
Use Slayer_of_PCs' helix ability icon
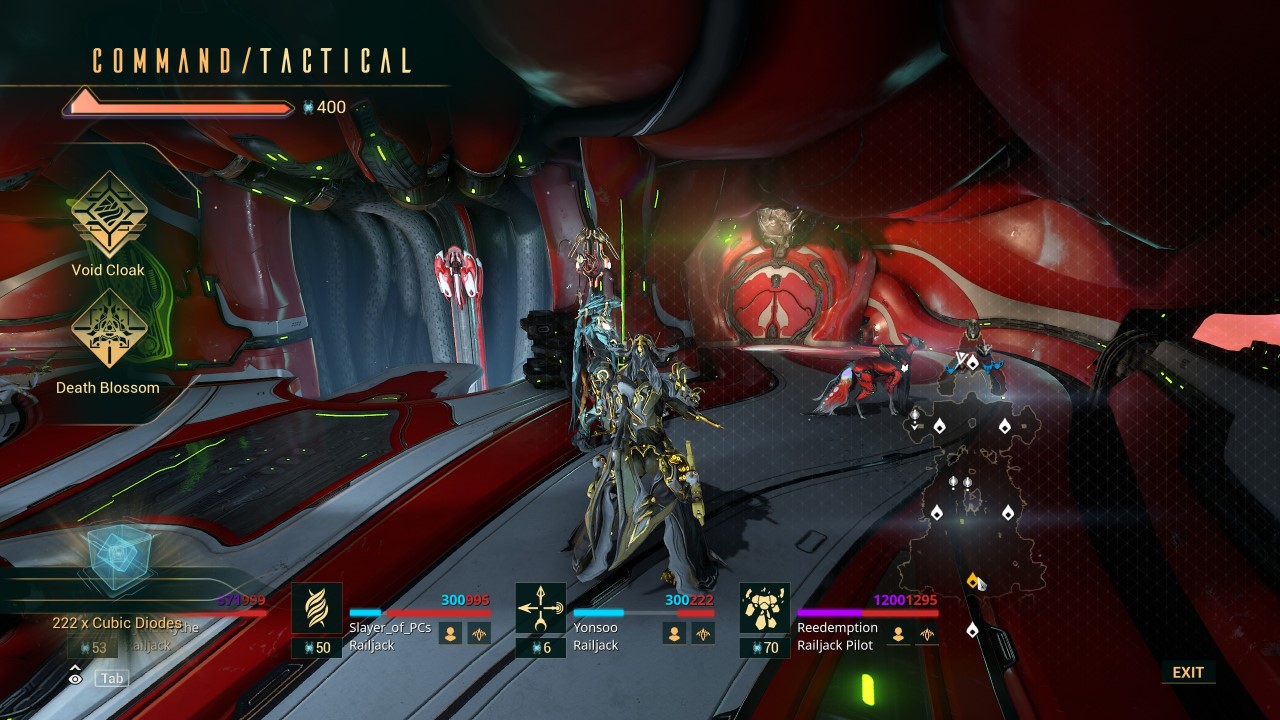[x=317, y=608]
